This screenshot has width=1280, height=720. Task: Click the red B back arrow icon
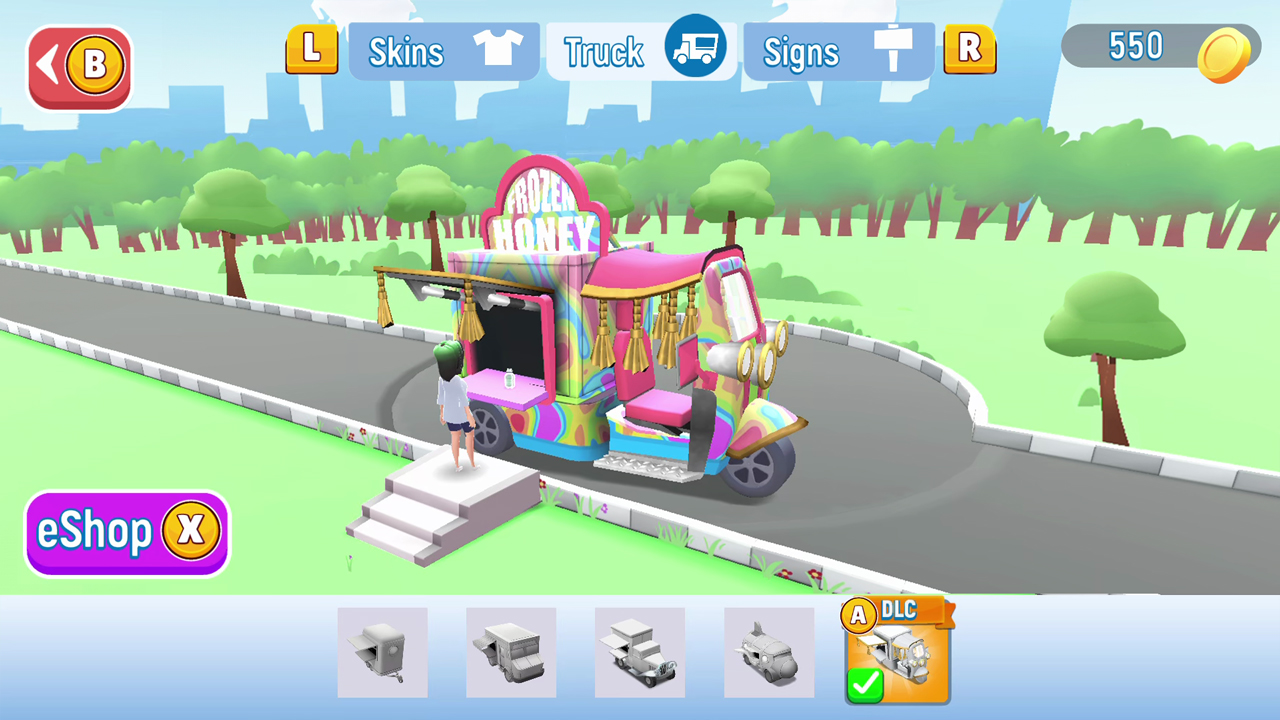coord(79,64)
